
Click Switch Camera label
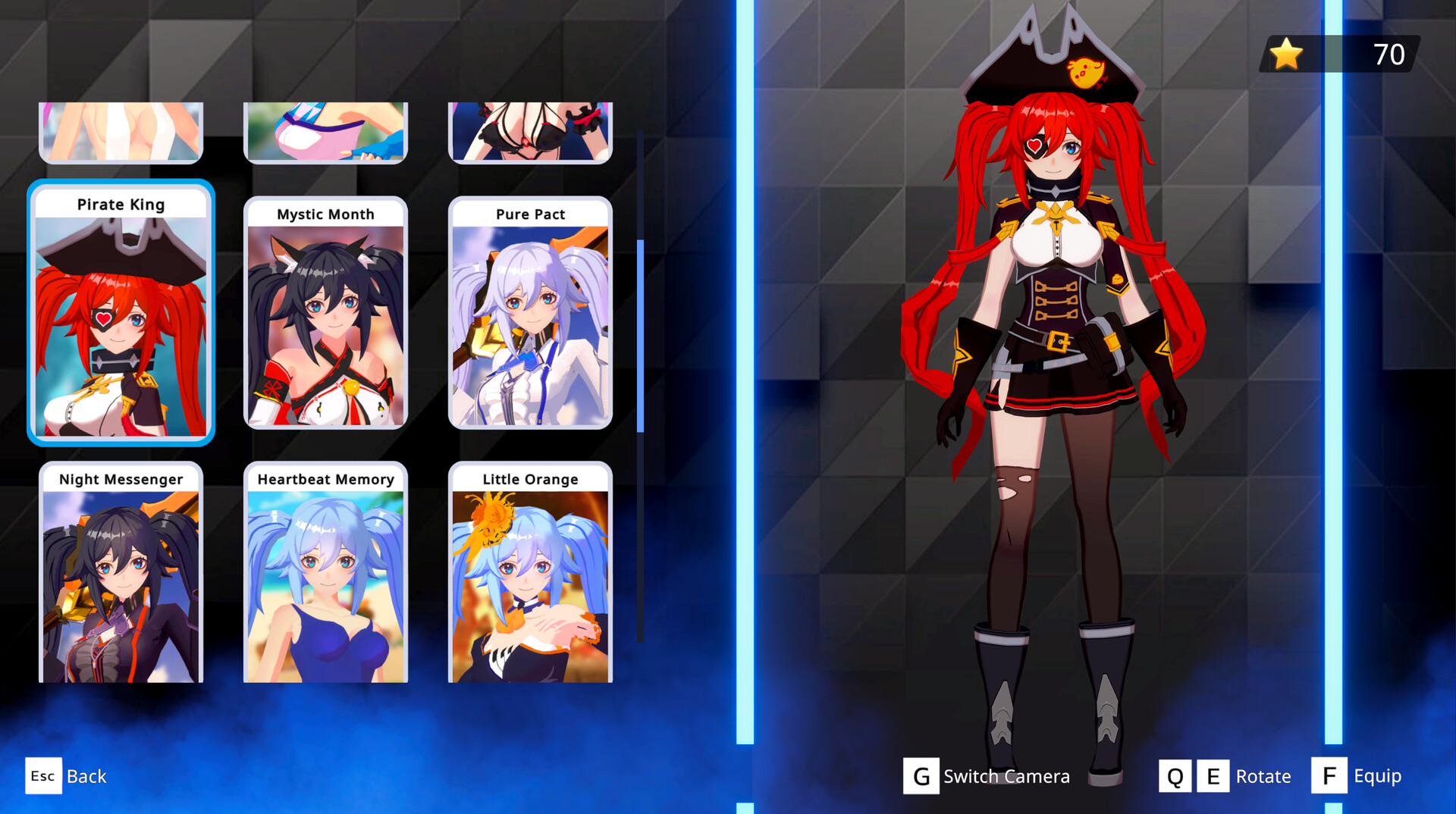tap(1006, 775)
